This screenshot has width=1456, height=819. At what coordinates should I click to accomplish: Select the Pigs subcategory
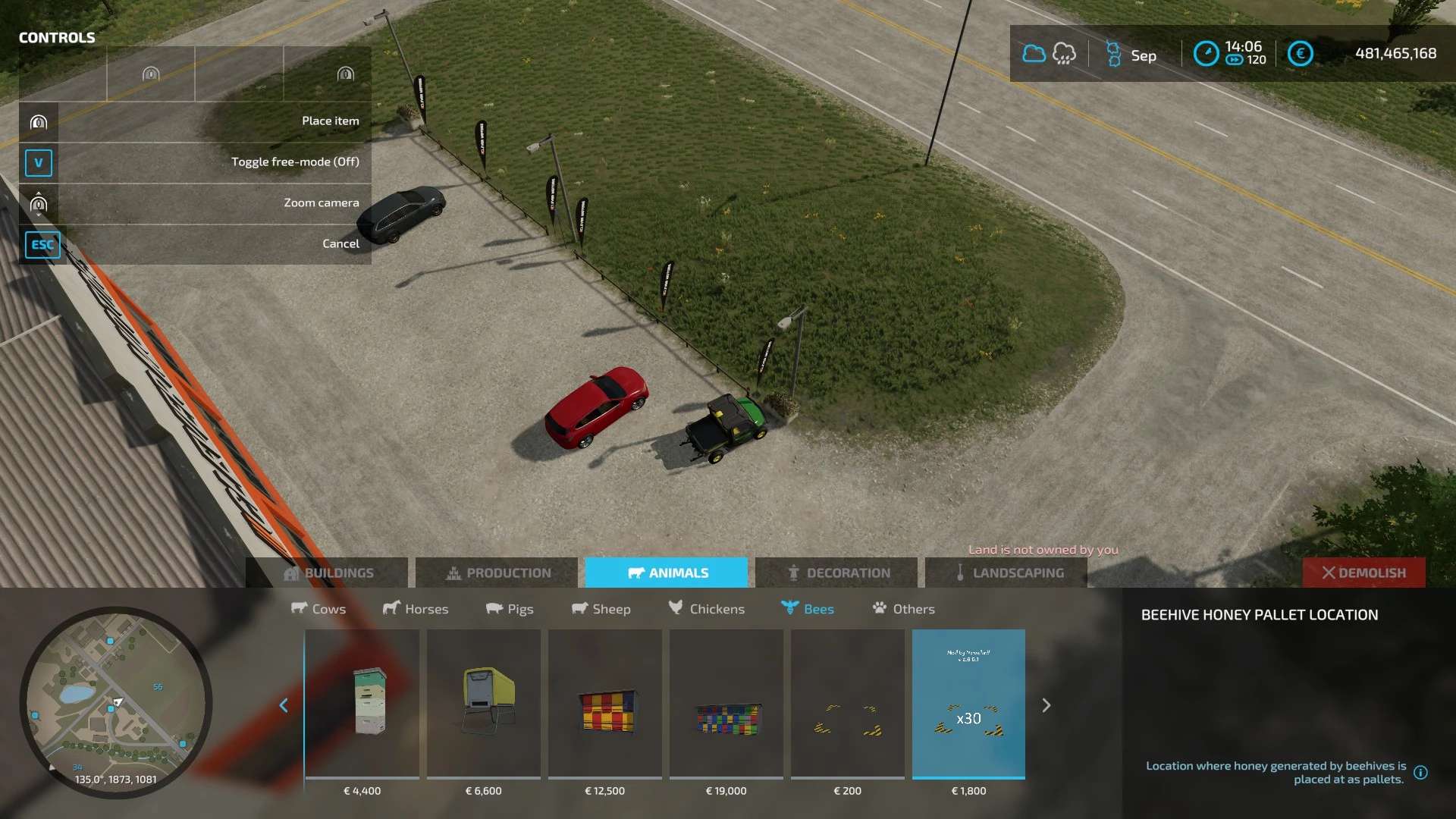coord(510,609)
